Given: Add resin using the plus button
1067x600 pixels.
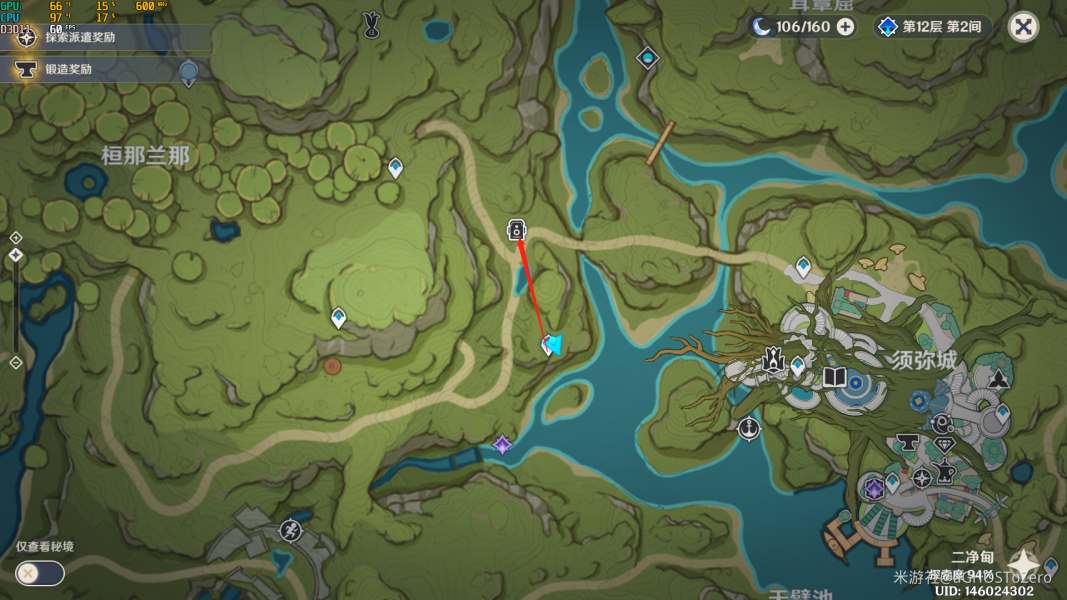Looking at the screenshot, I should click(x=845, y=27).
